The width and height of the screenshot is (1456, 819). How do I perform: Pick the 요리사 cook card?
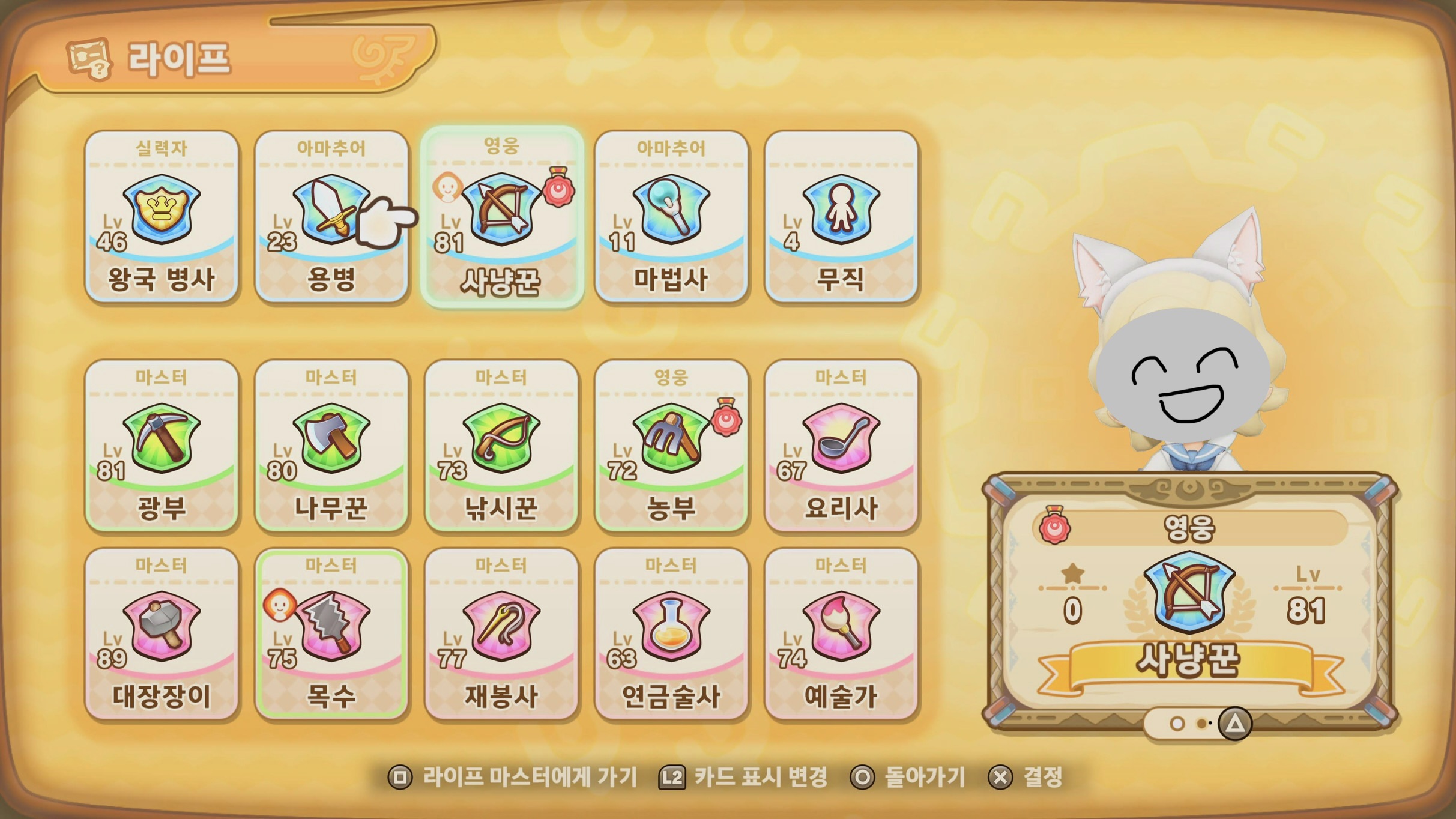tap(841, 446)
